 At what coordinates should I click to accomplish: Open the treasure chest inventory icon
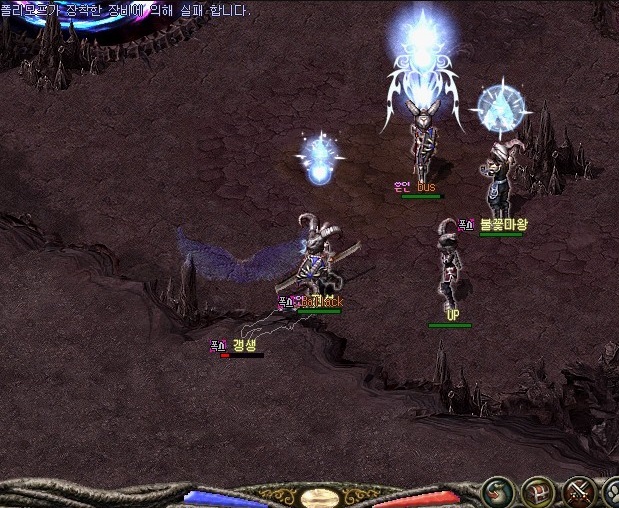click(x=538, y=492)
